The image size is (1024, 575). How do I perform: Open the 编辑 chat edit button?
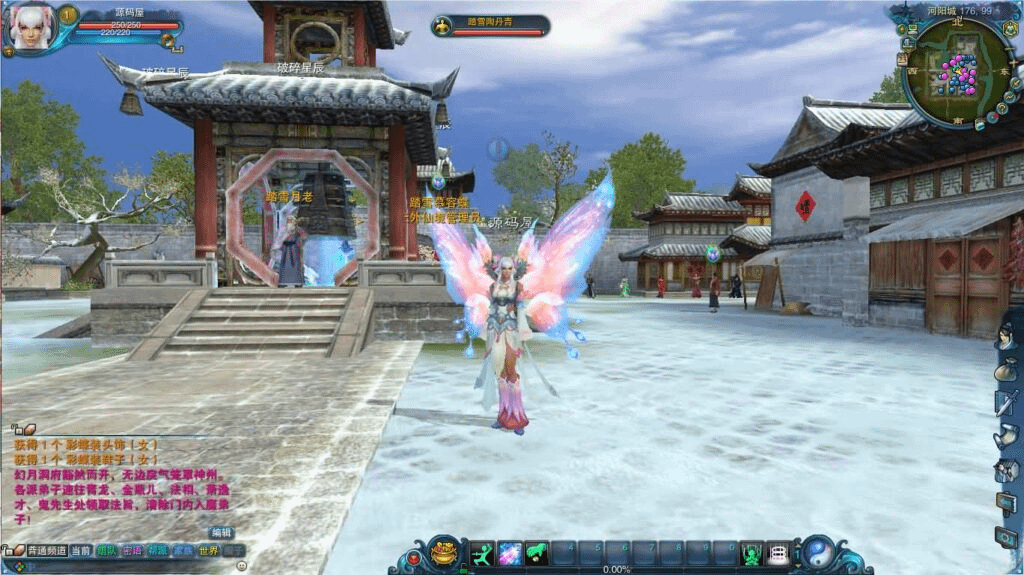tap(221, 532)
